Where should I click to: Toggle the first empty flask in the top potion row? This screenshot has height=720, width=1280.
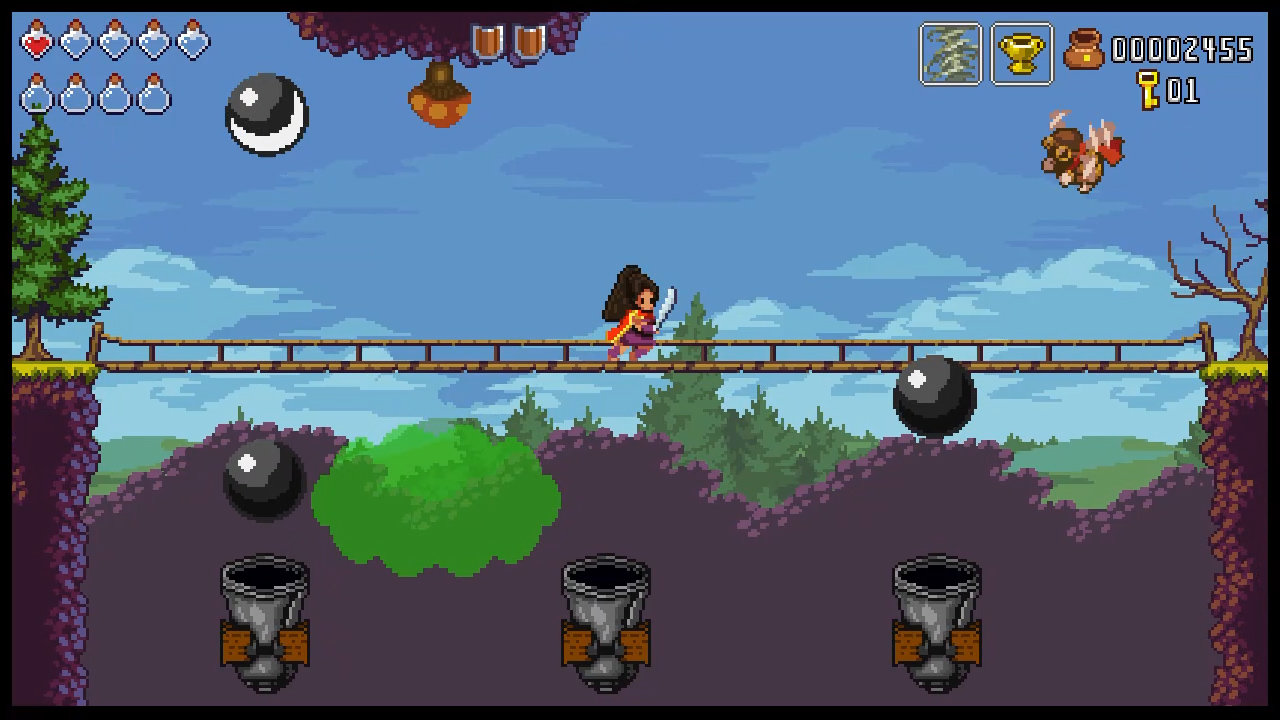point(76,42)
